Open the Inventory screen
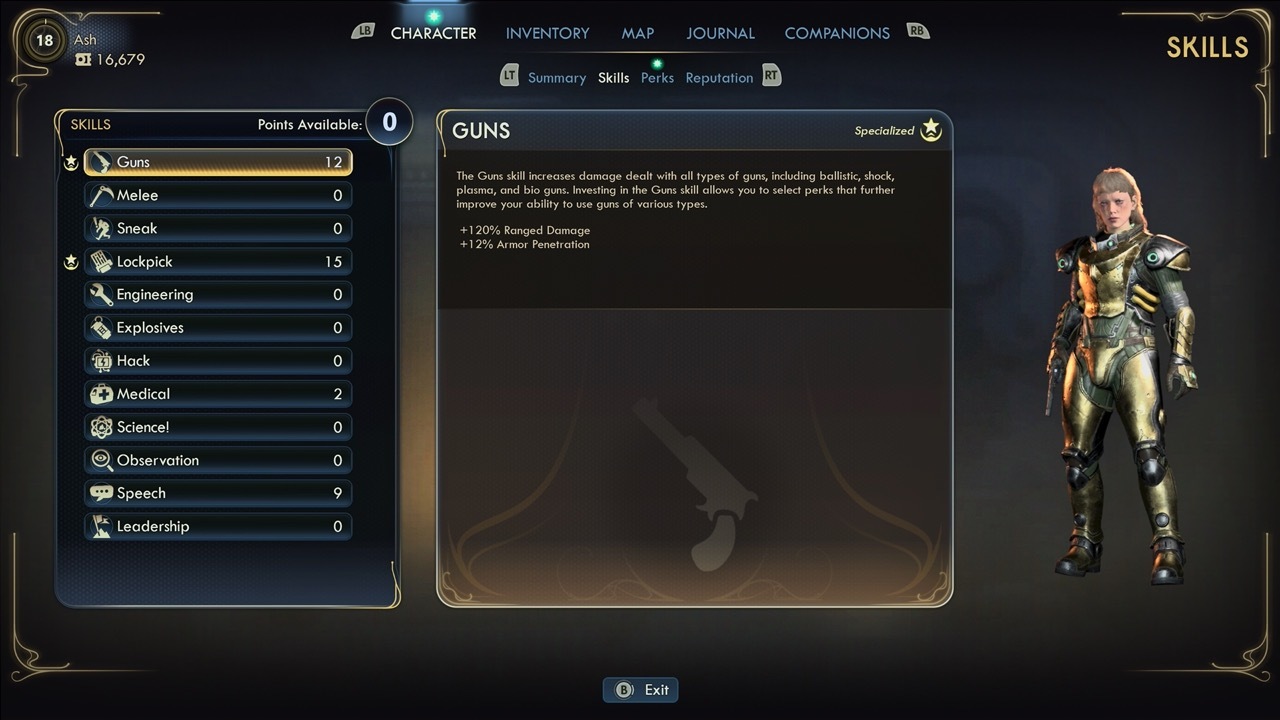1280x720 pixels. tap(547, 32)
